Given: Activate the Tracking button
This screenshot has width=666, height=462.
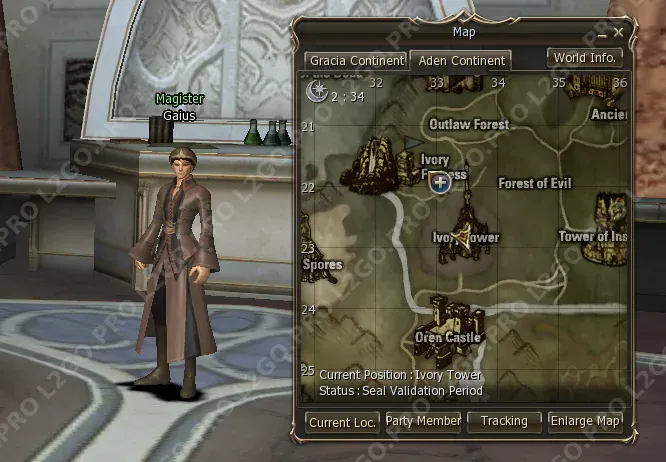Looking at the screenshot, I should click(x=504, y=422).
